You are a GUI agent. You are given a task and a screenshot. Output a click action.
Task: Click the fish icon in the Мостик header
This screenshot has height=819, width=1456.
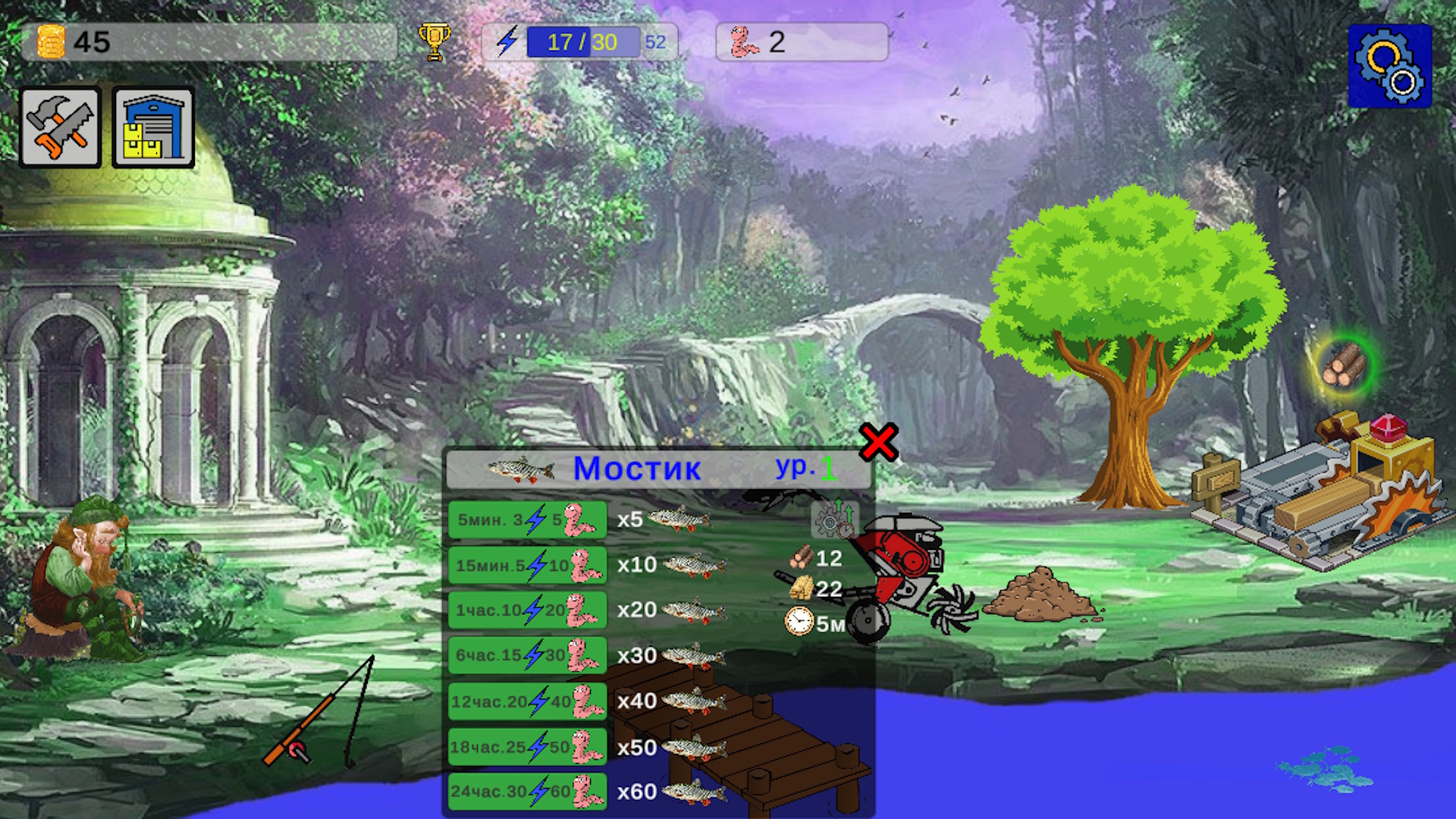522,469
